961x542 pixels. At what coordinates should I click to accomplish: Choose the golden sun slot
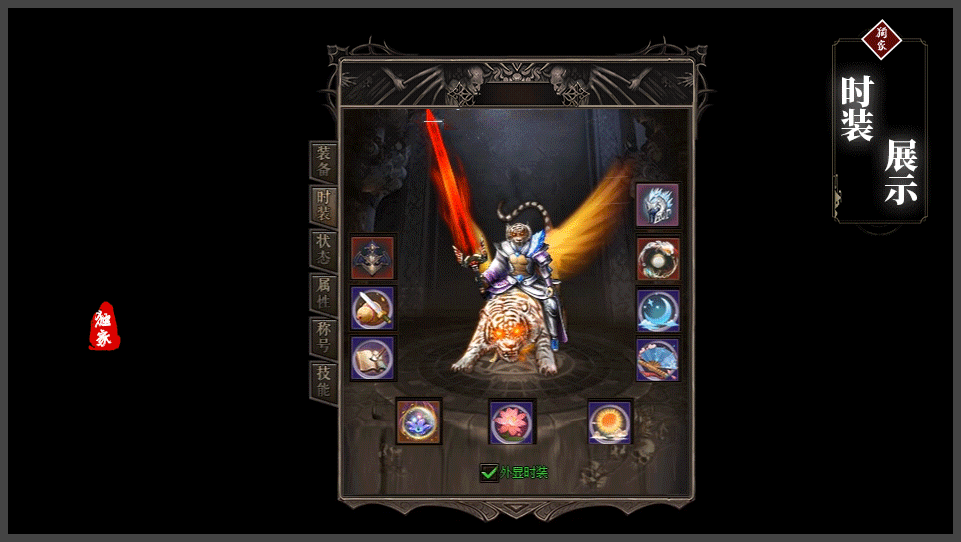coord(609,421)
